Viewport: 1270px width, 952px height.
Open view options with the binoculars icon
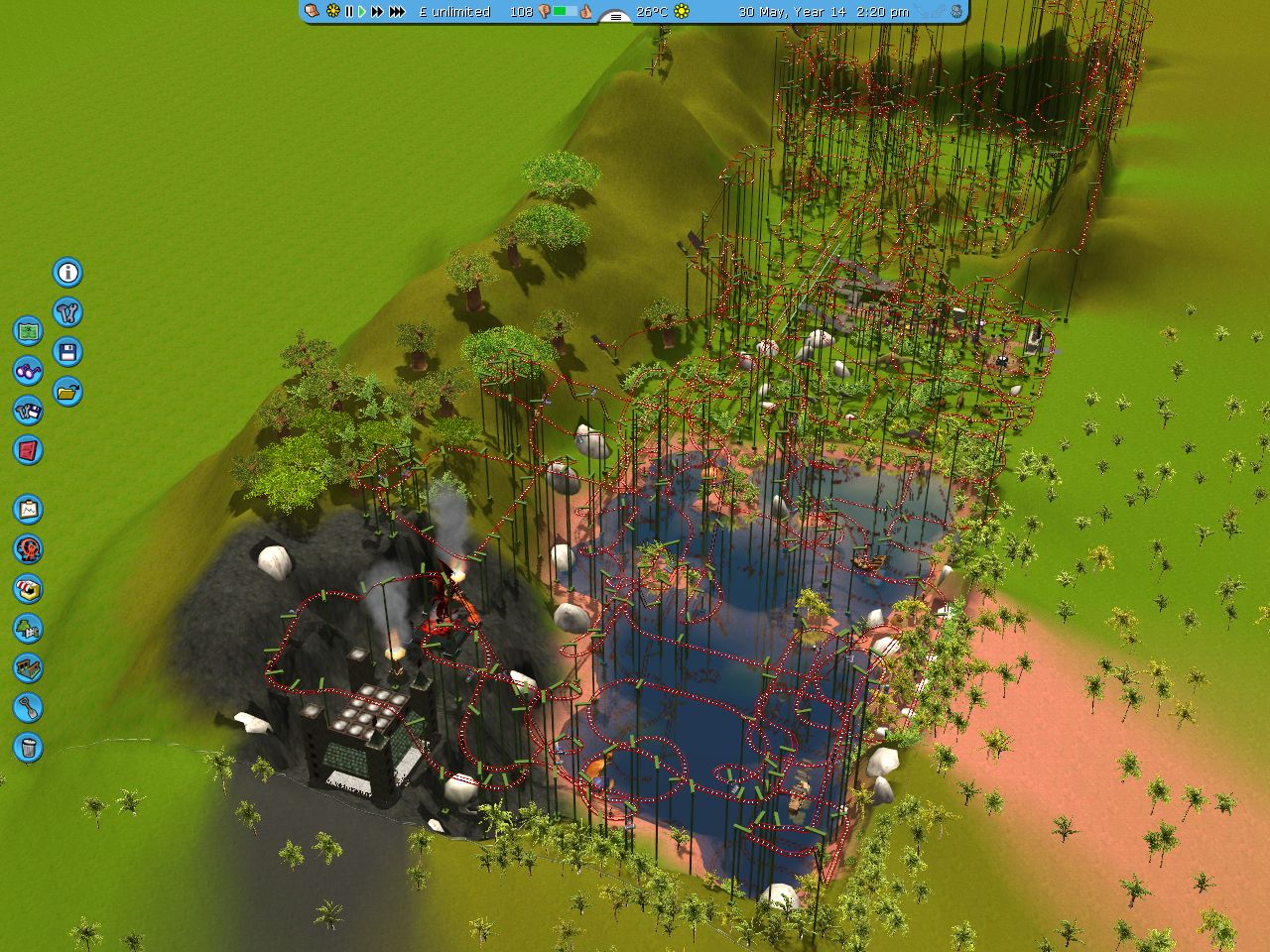[28, 371]
